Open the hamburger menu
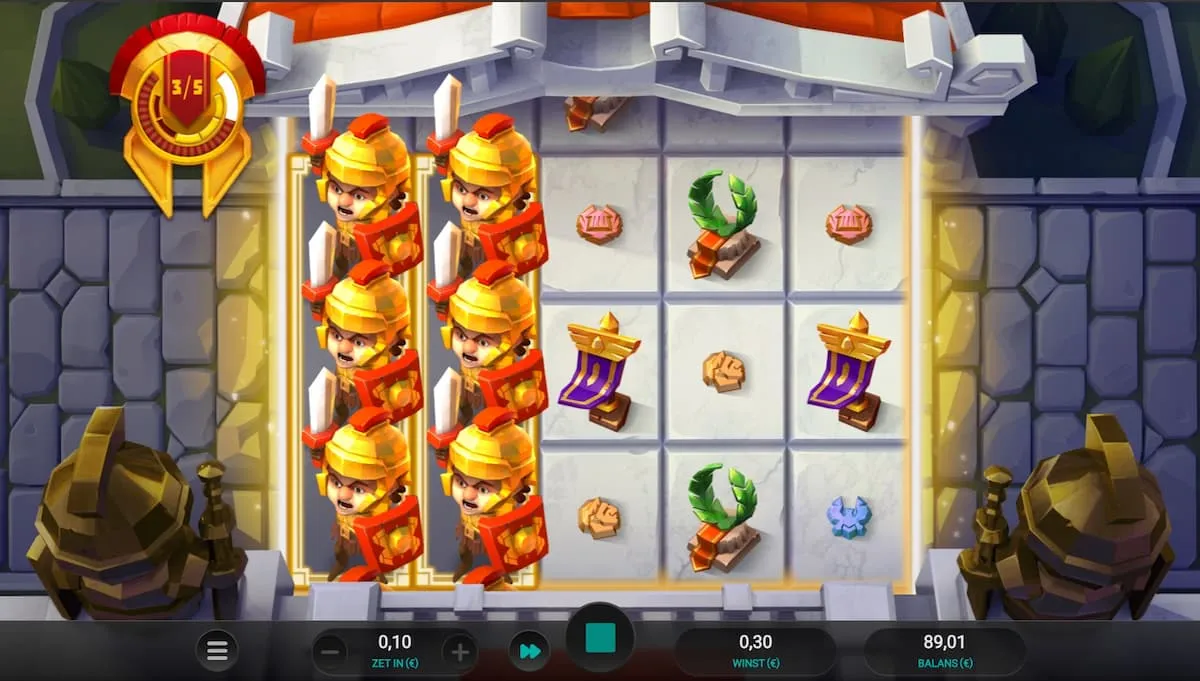The height and width of the screenshot is (681, 1200). 217,651
